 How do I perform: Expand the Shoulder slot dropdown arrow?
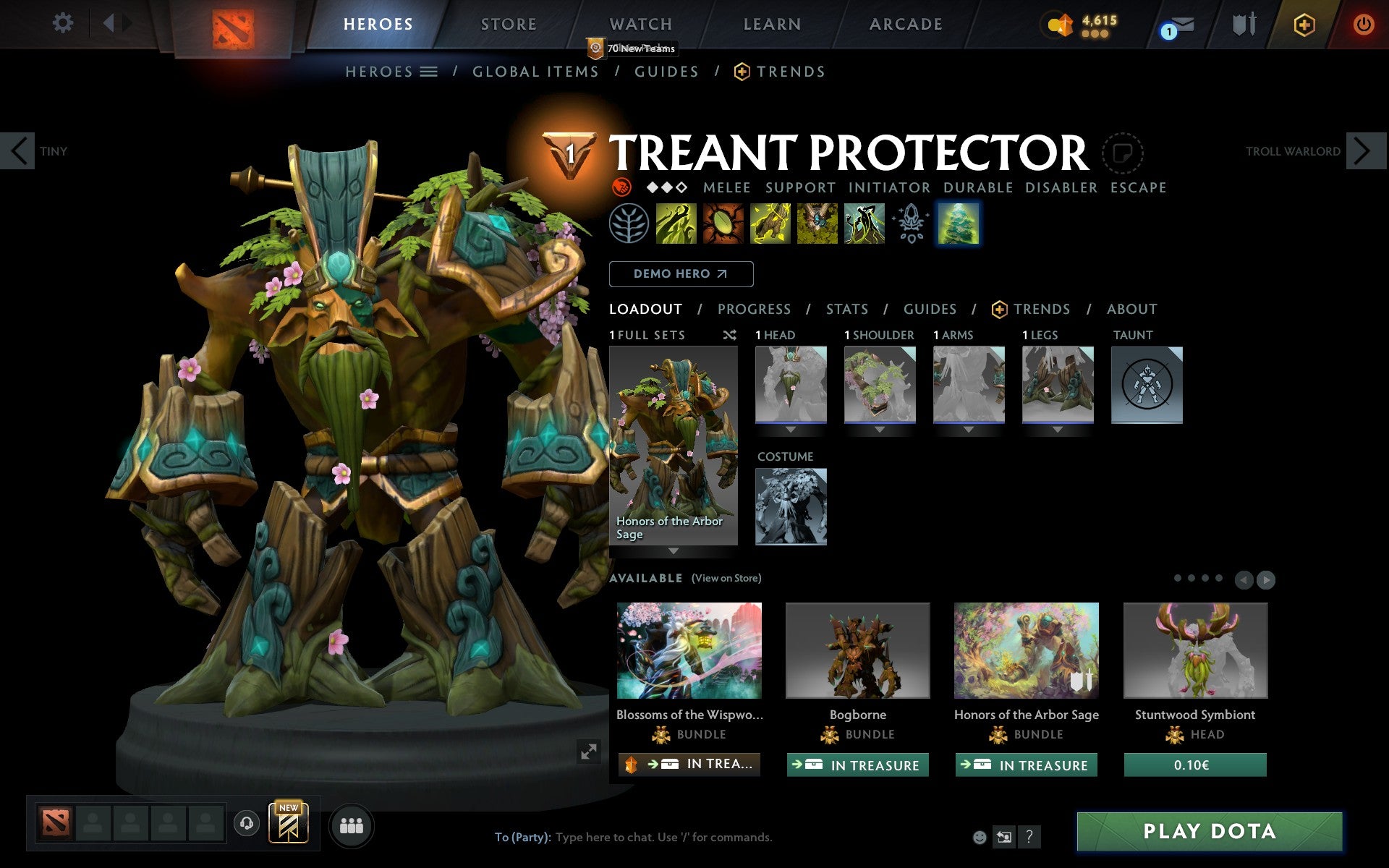coord(880,428)
